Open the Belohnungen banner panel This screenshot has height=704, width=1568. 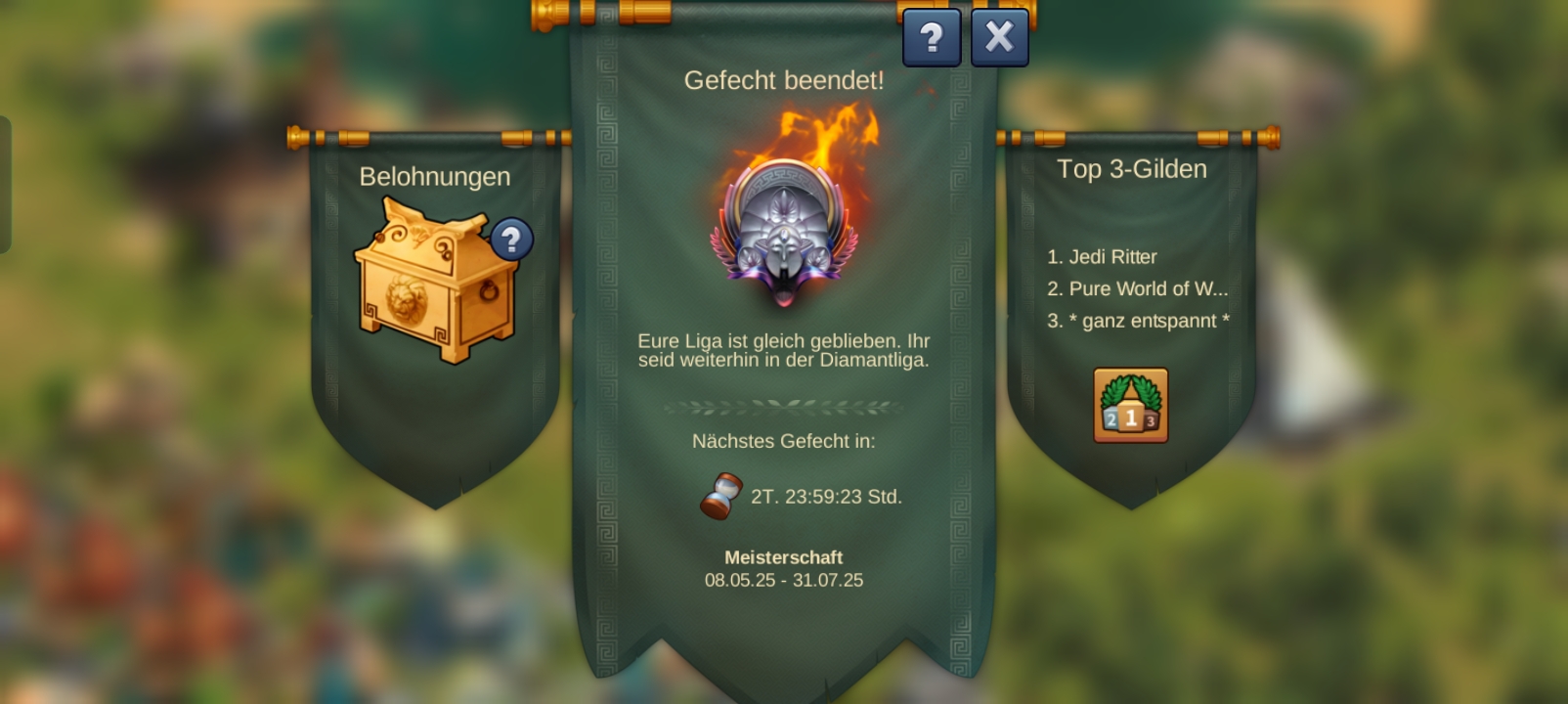[435, 177]
